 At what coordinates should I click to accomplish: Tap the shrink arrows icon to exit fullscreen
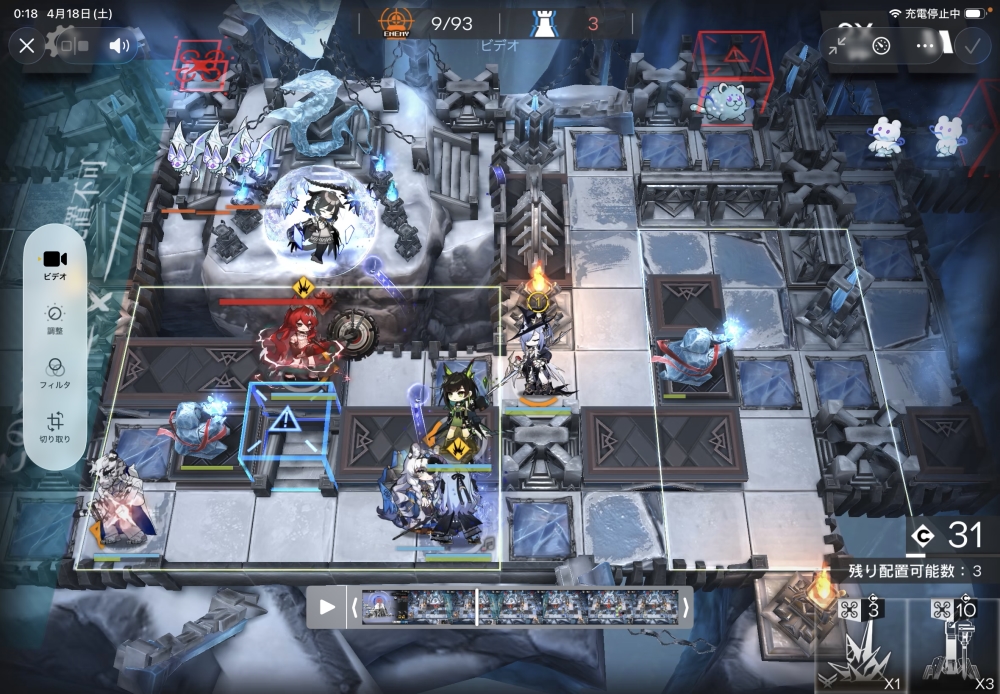(x=836, y=46)
